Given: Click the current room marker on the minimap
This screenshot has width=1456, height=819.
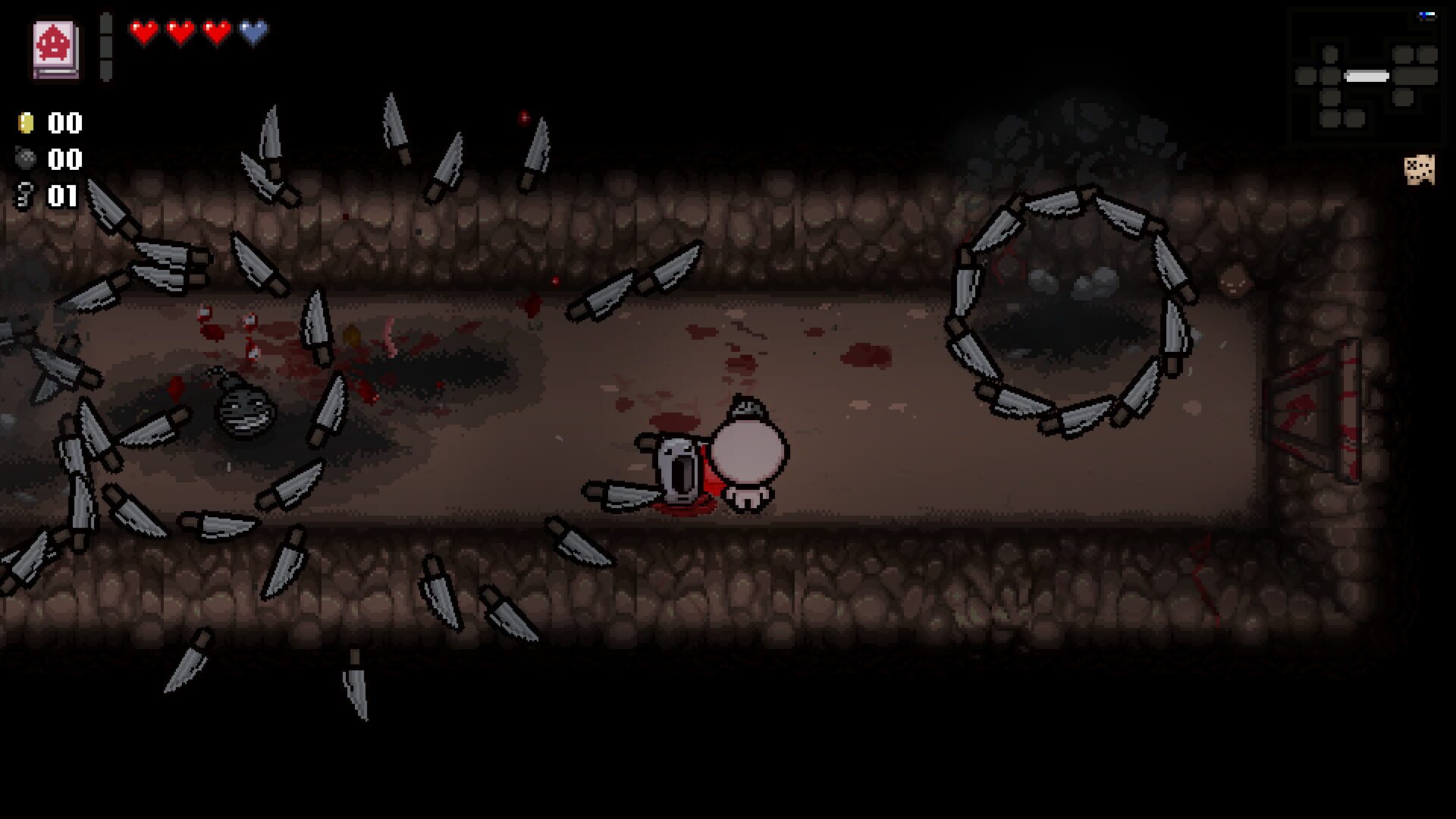Looking at the screenshot, I should [x=1367, y=76].
